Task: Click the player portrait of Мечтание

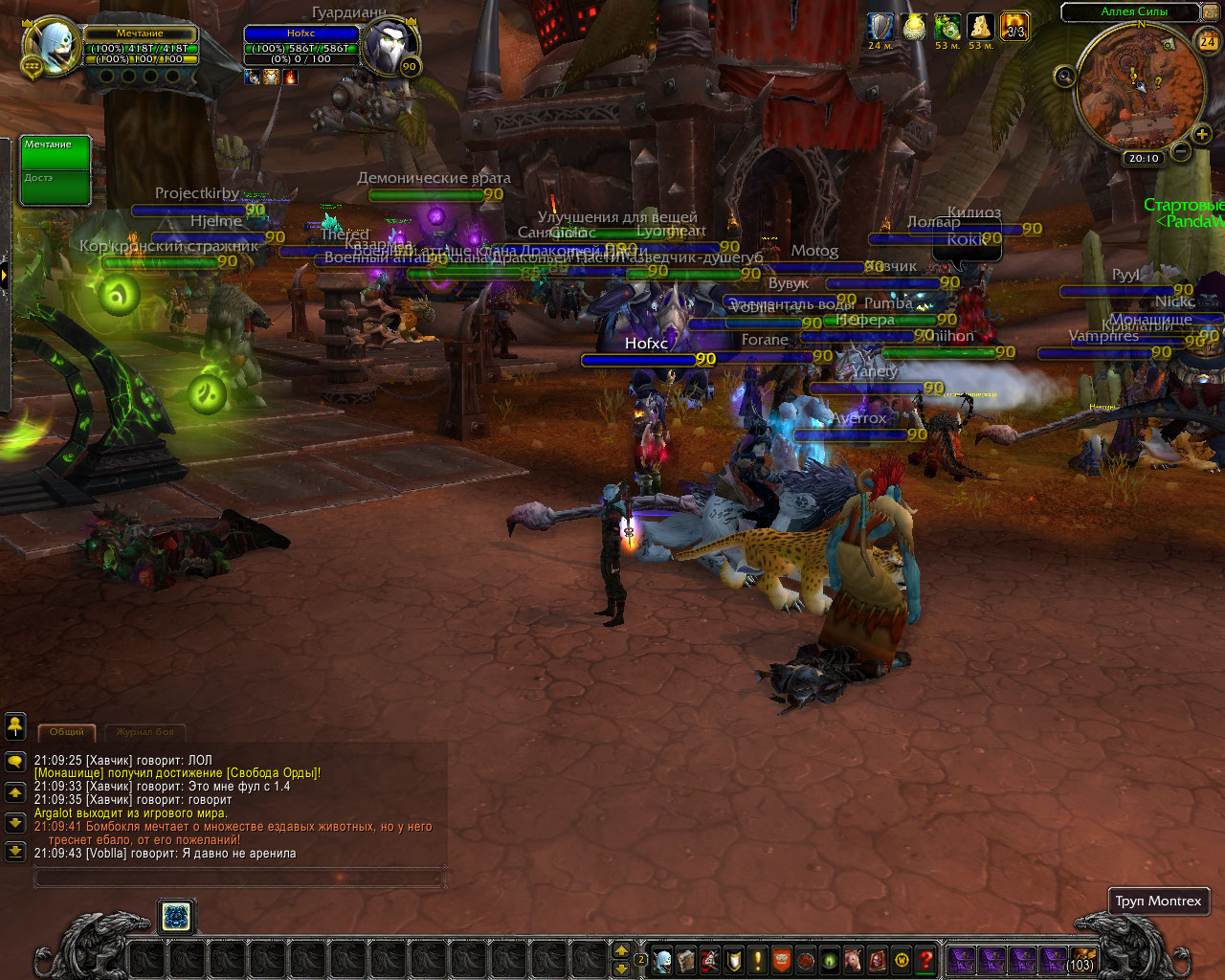Action: point(52,46)
